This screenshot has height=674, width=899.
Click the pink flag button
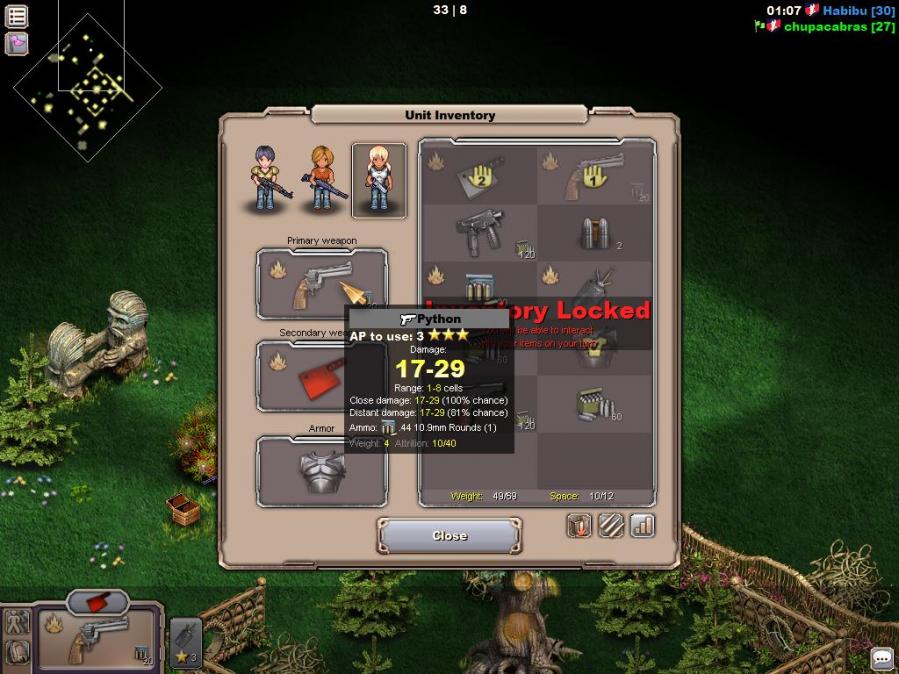click(x=17, y=44)
